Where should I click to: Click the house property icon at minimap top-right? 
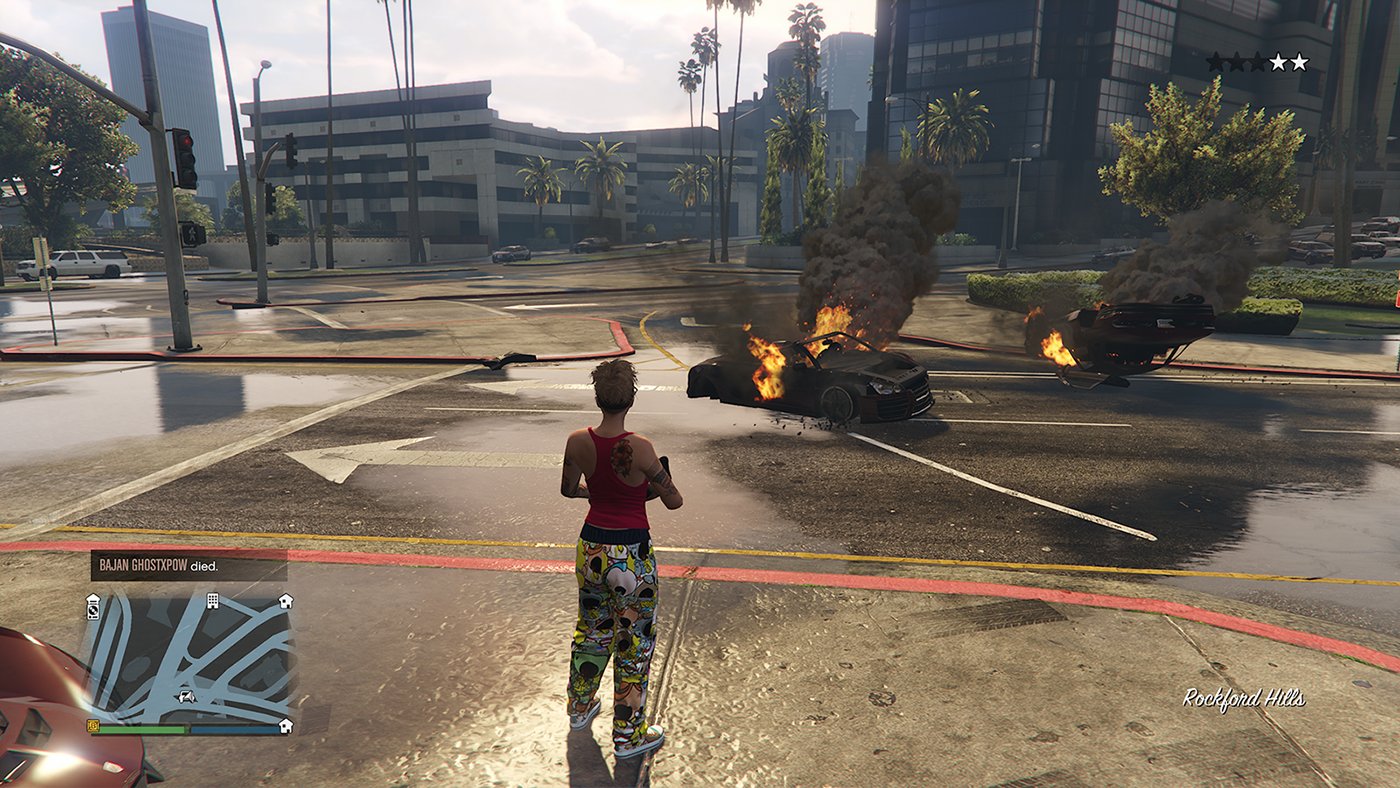point(285,602)
